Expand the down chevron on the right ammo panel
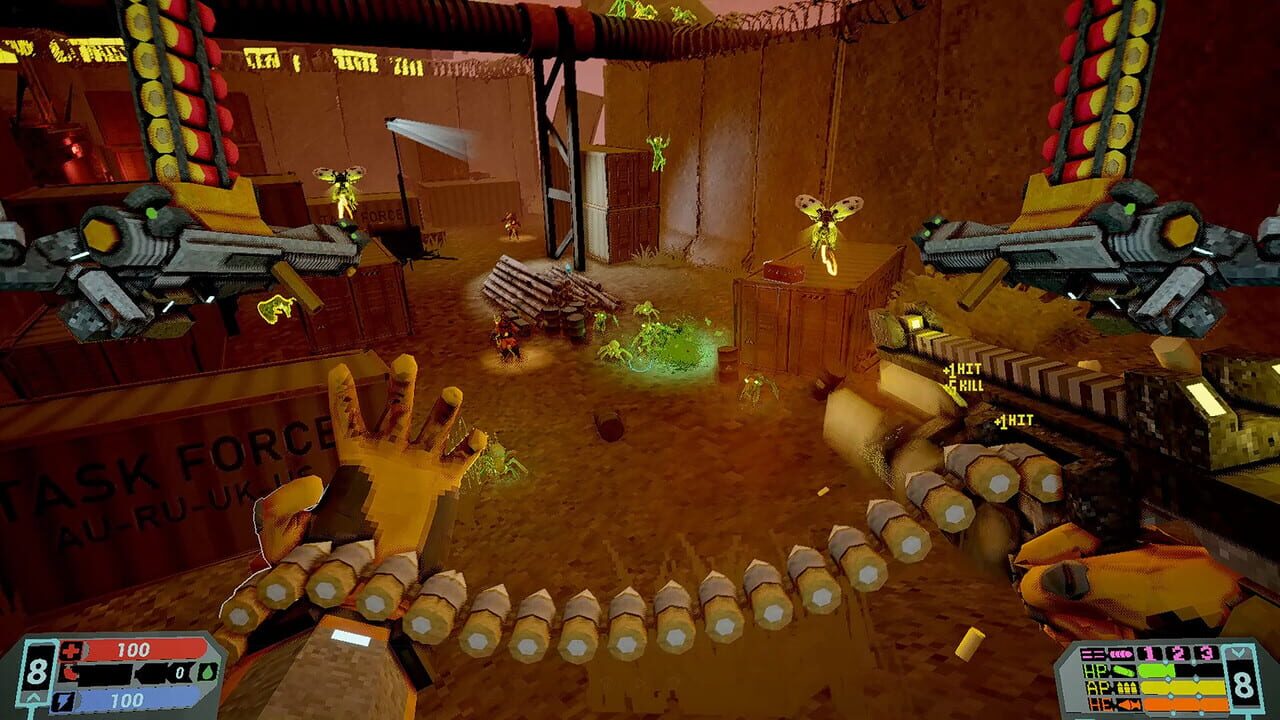Screen dimensions: 1280x720 [x=1239, y=653]
